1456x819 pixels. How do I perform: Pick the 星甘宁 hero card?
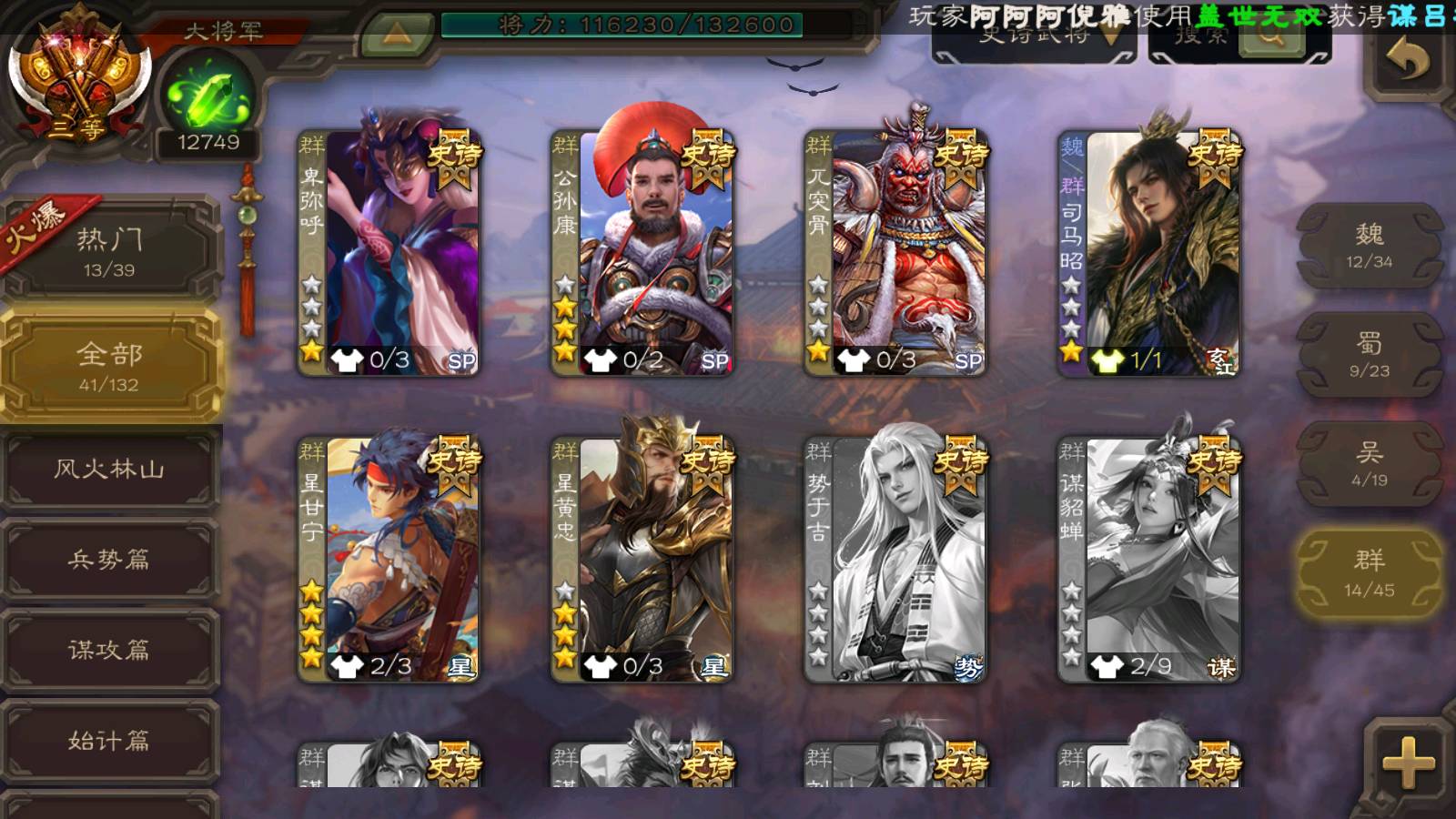[389, 559]
